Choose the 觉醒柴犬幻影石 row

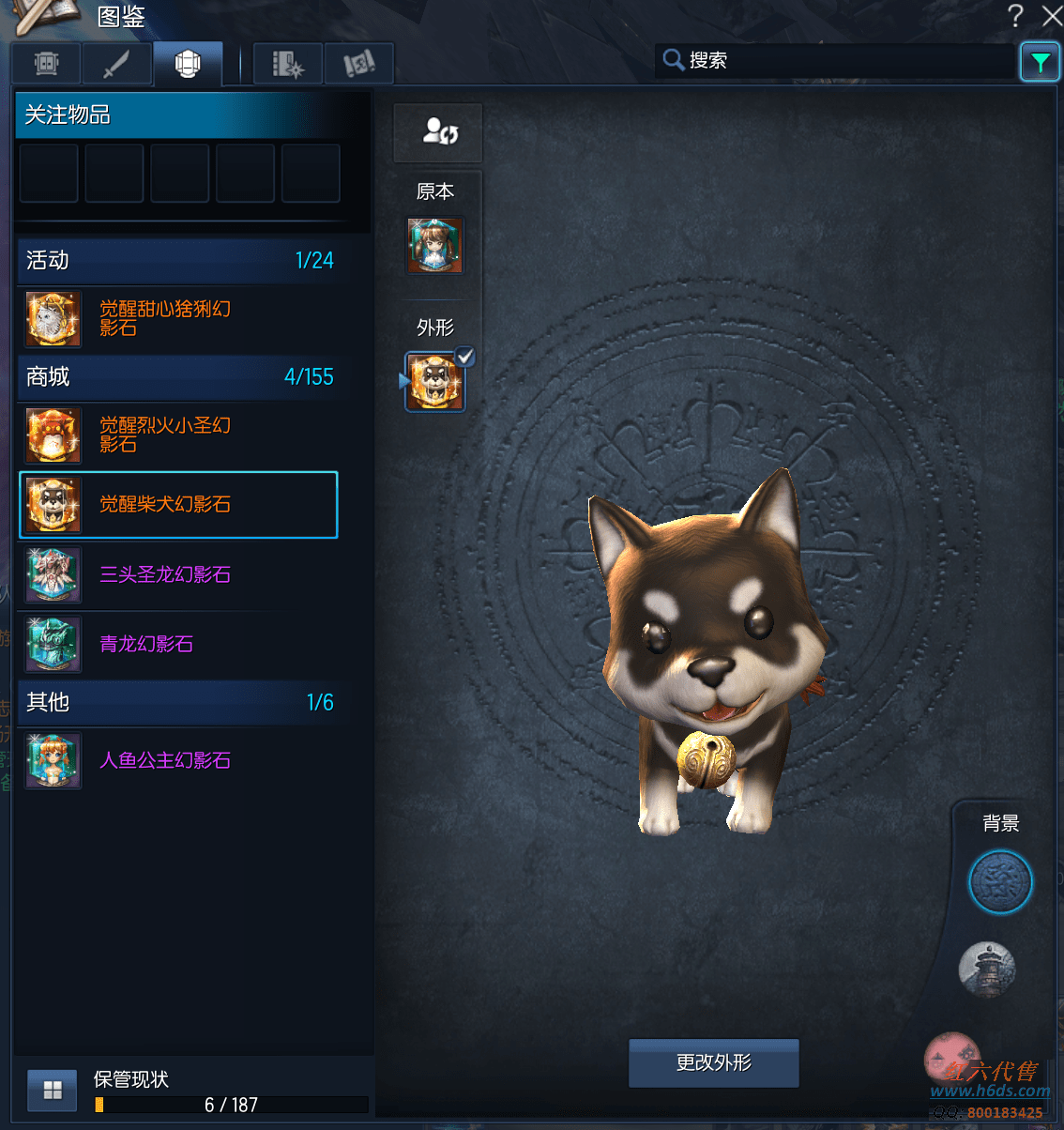click(178, 505)
